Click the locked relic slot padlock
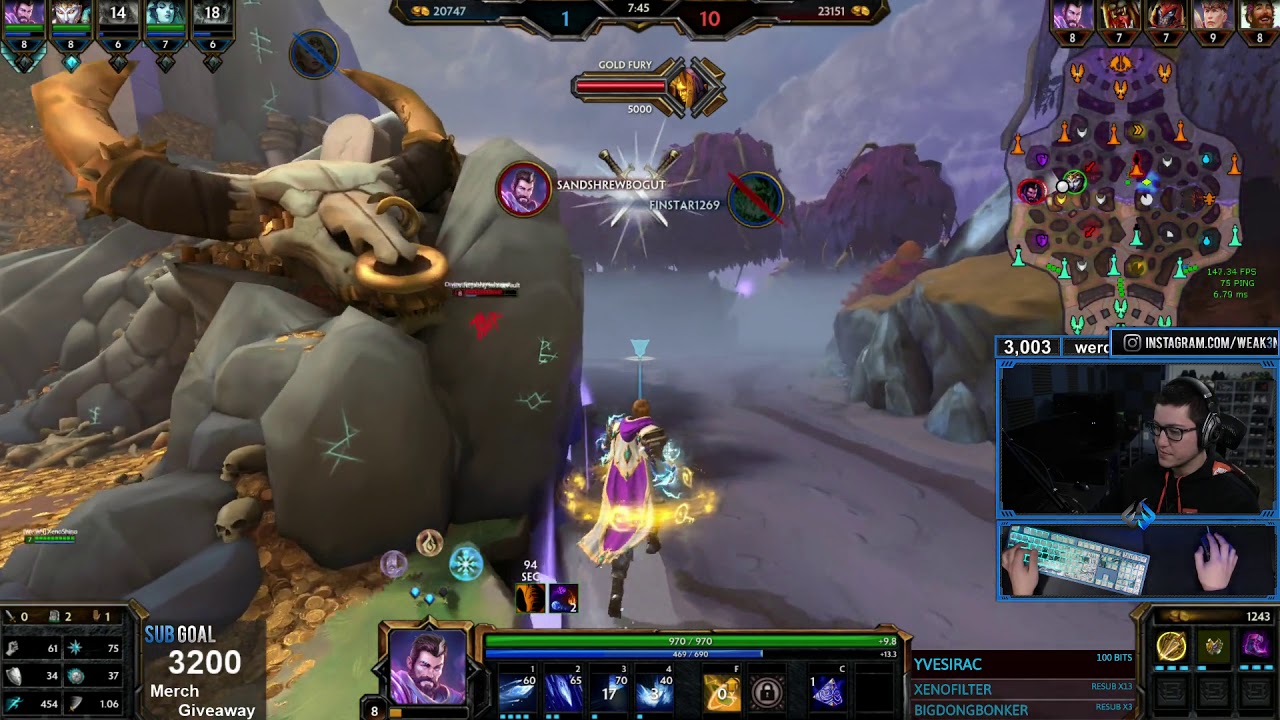 (767, 692)
